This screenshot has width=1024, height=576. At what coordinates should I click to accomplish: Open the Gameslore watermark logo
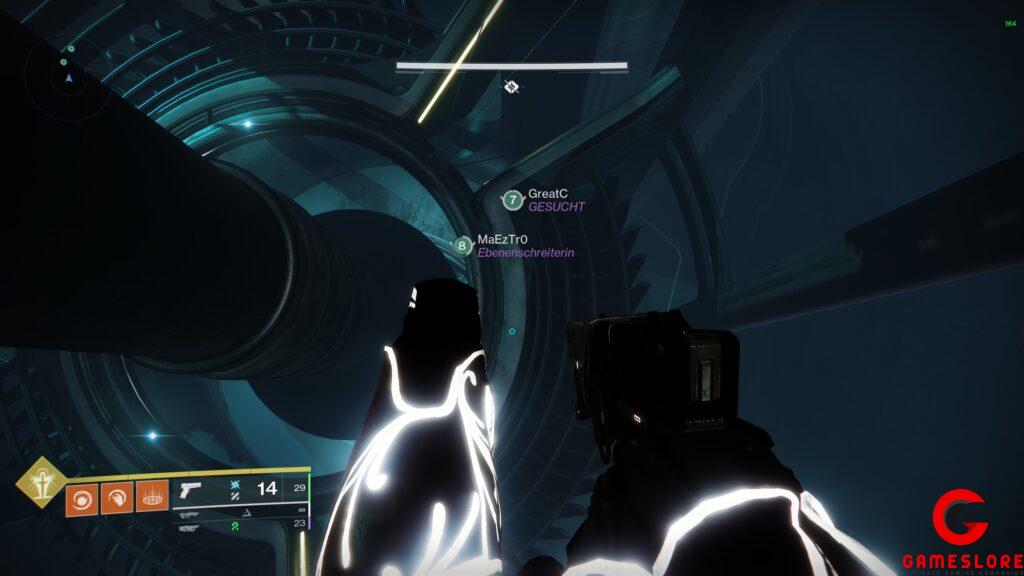pyautogui.click(x=959, y=532)
